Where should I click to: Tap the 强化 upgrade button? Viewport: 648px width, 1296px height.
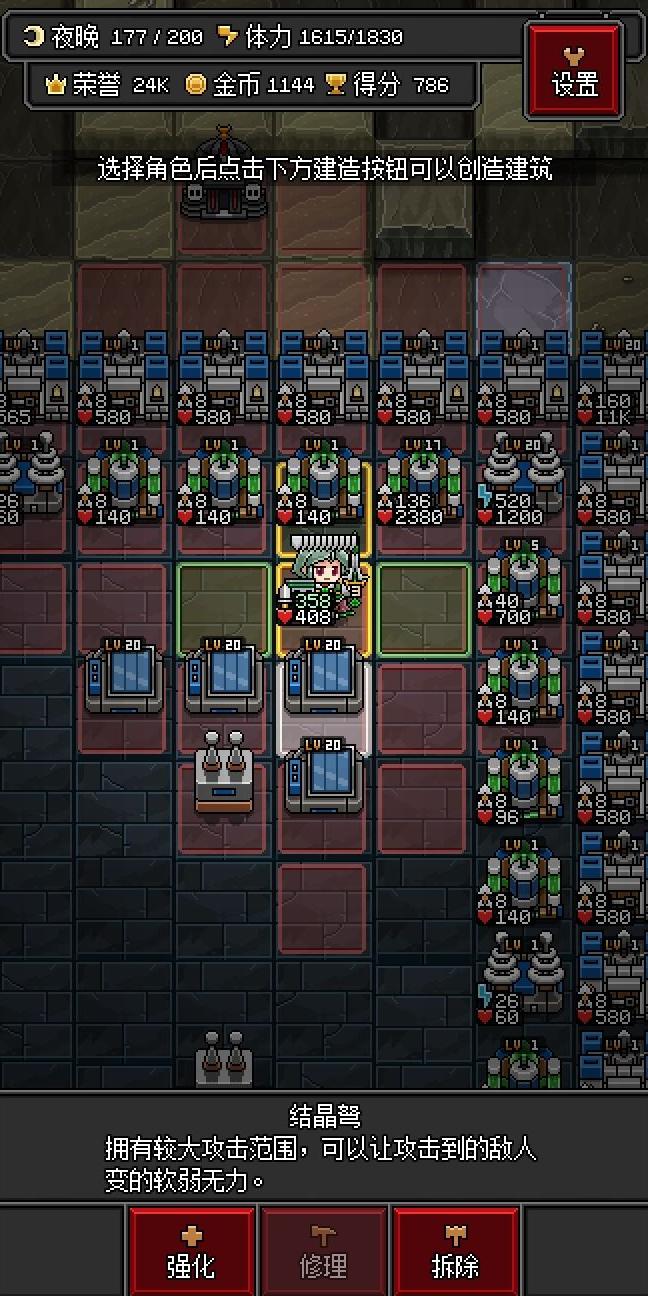(191, 1251)
